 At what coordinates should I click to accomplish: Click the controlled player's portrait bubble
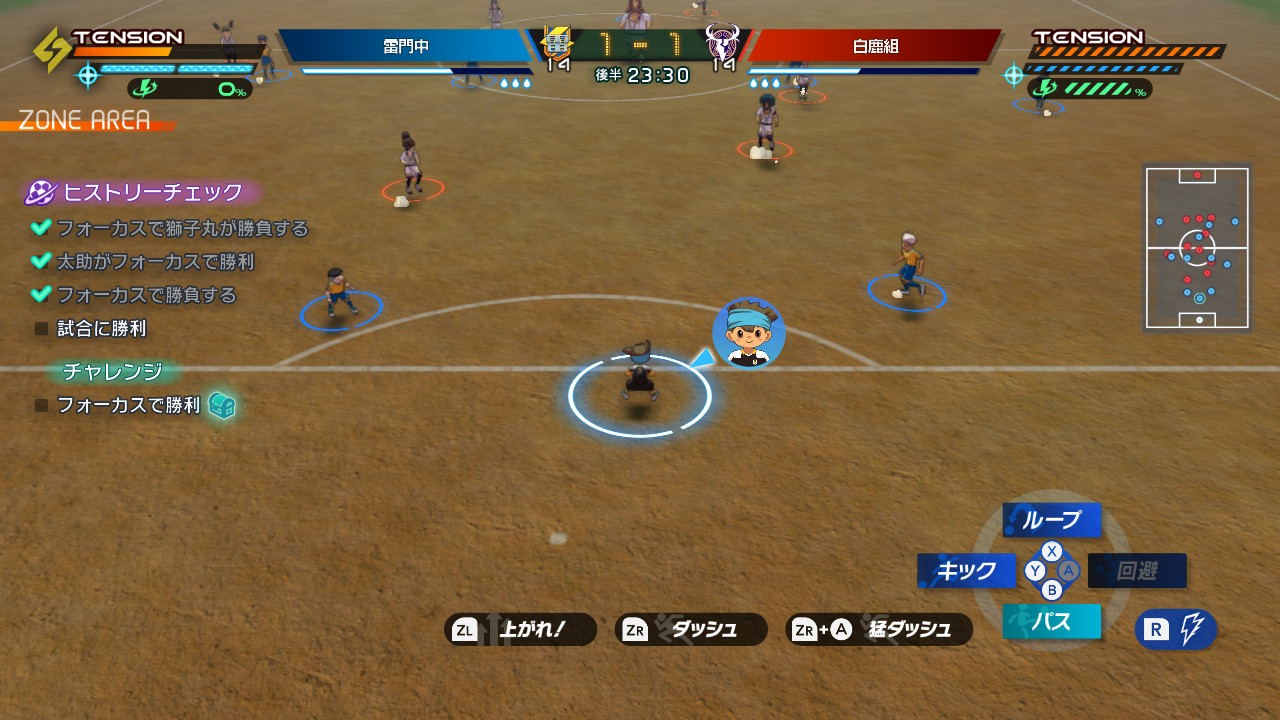point(749,333)
